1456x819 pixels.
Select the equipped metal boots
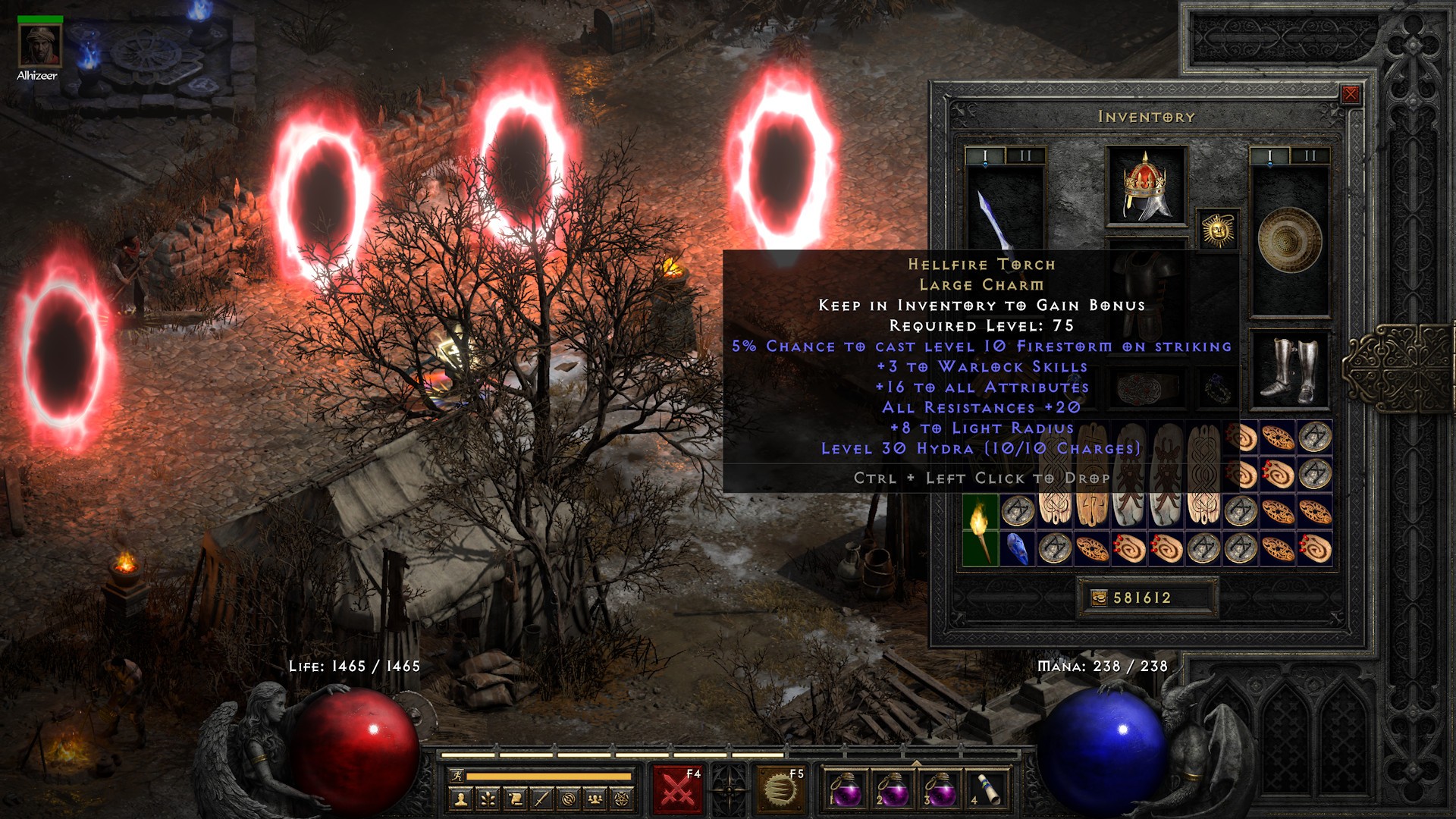tap(1289, 370)
